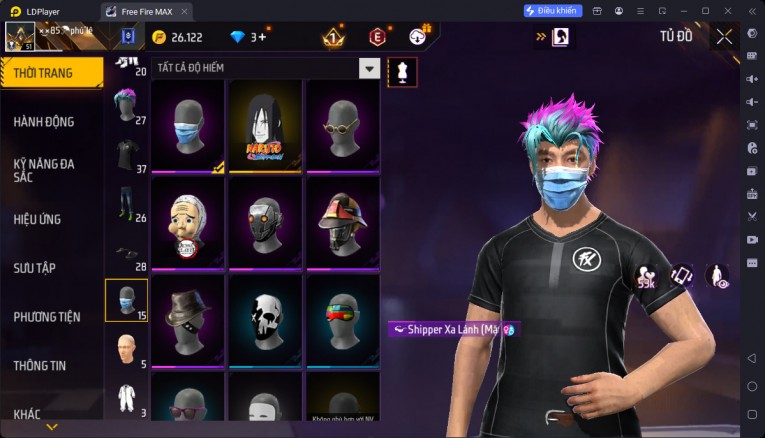Equip the gold round glasses item
The width and height of the screenshot is (765, 438).
click(342, 127)
